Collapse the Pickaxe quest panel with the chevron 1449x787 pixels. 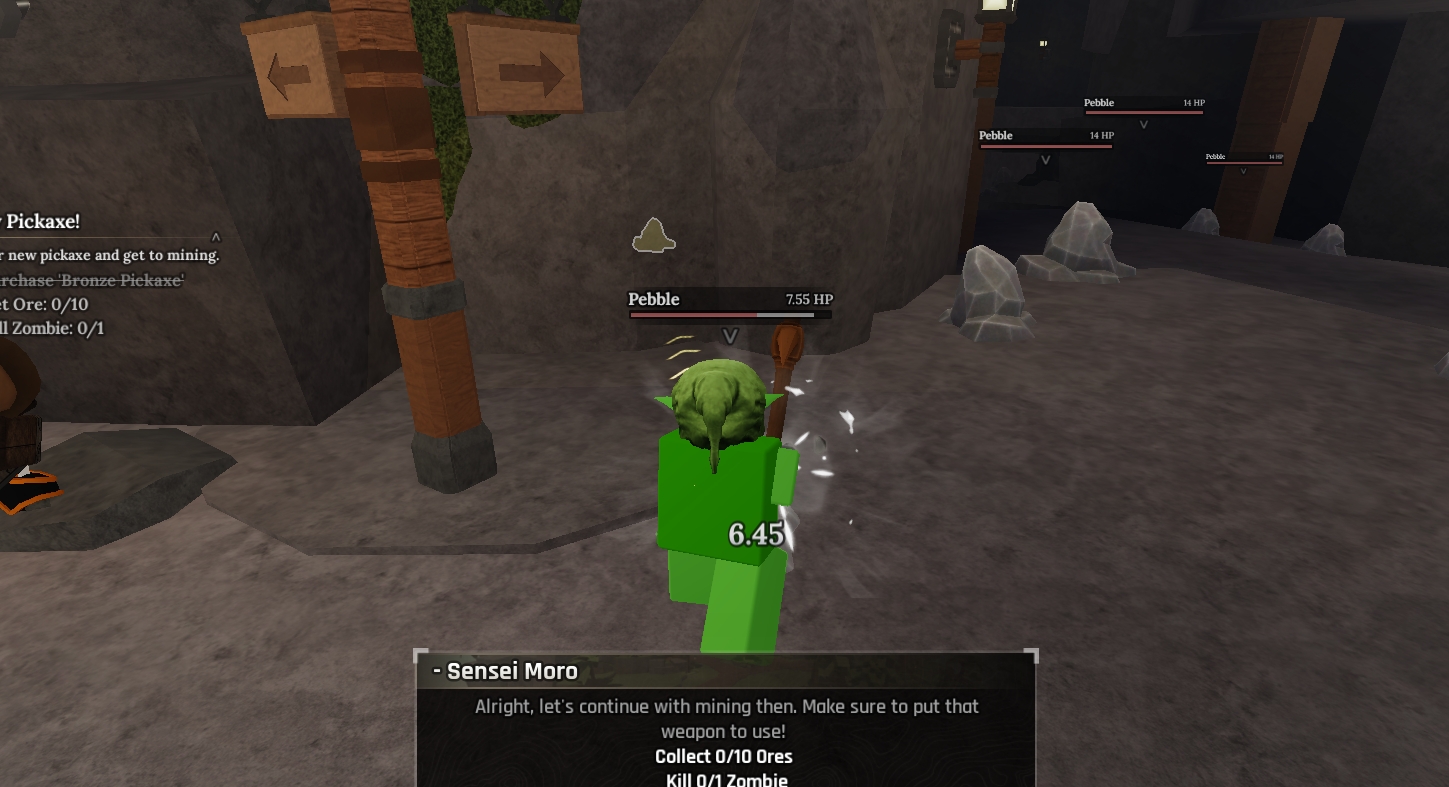coord(214,237)
